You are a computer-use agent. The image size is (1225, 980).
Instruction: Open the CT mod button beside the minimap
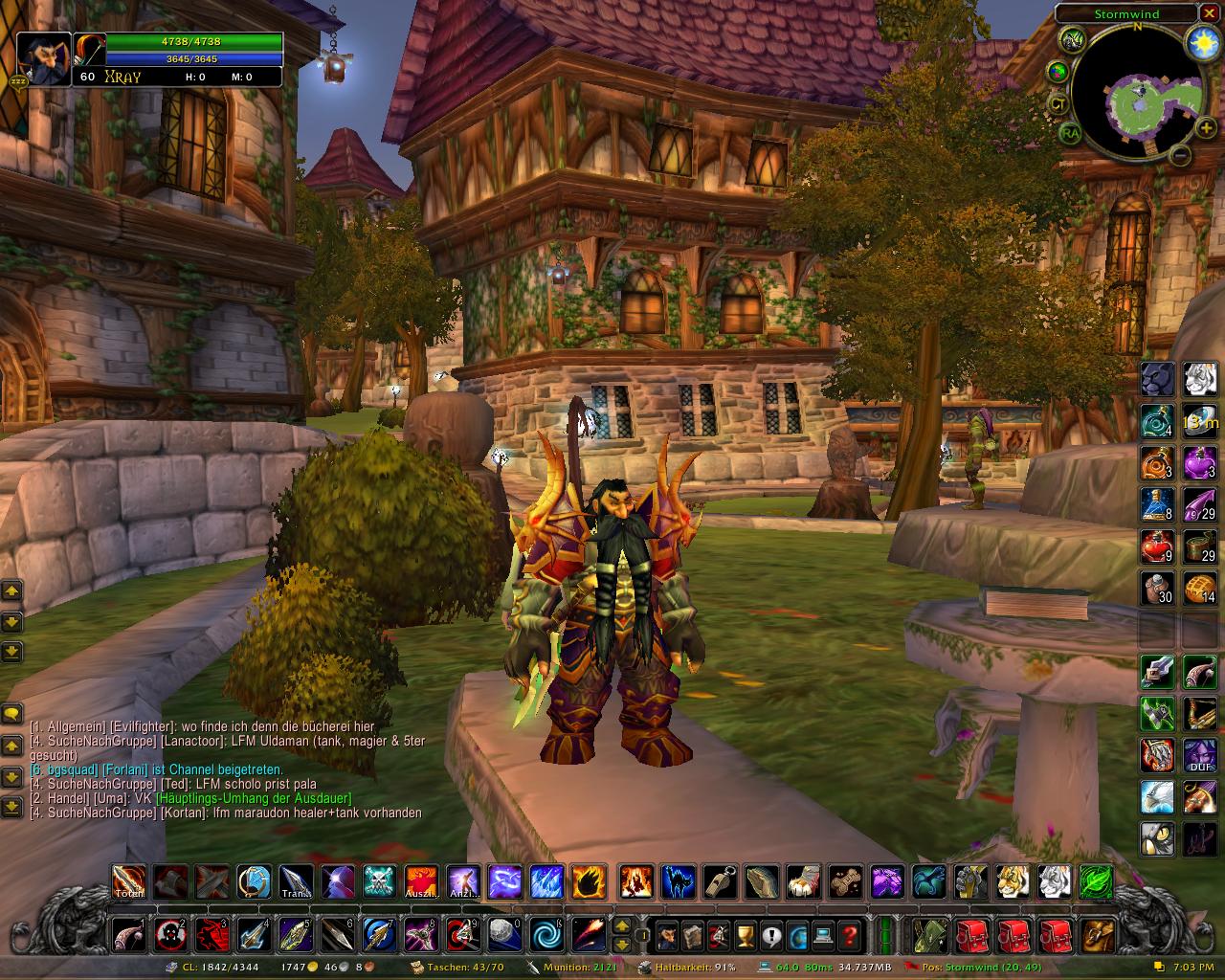(x=1058, y=103)
